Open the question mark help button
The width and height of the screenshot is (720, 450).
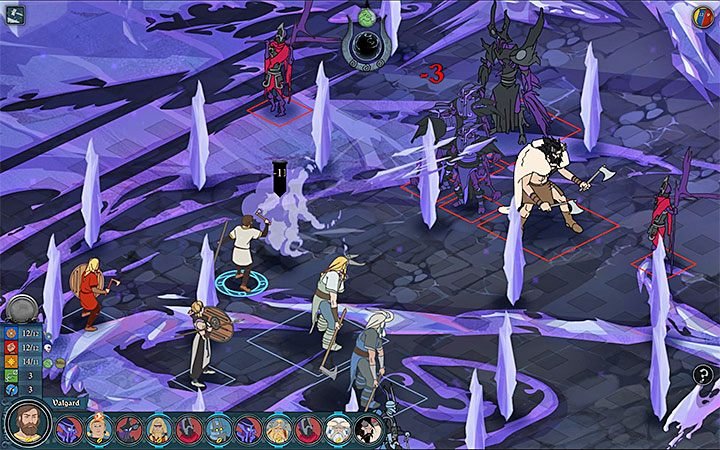point(703,375)
